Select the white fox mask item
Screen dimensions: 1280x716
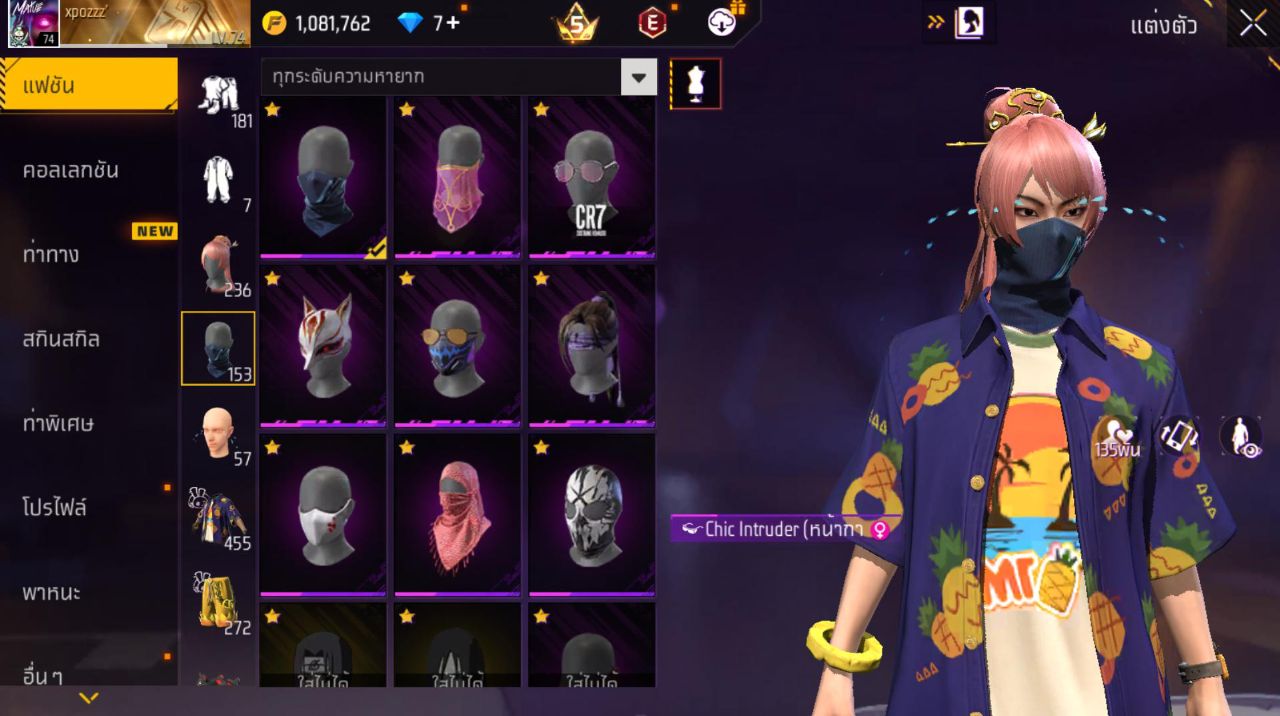323,345
